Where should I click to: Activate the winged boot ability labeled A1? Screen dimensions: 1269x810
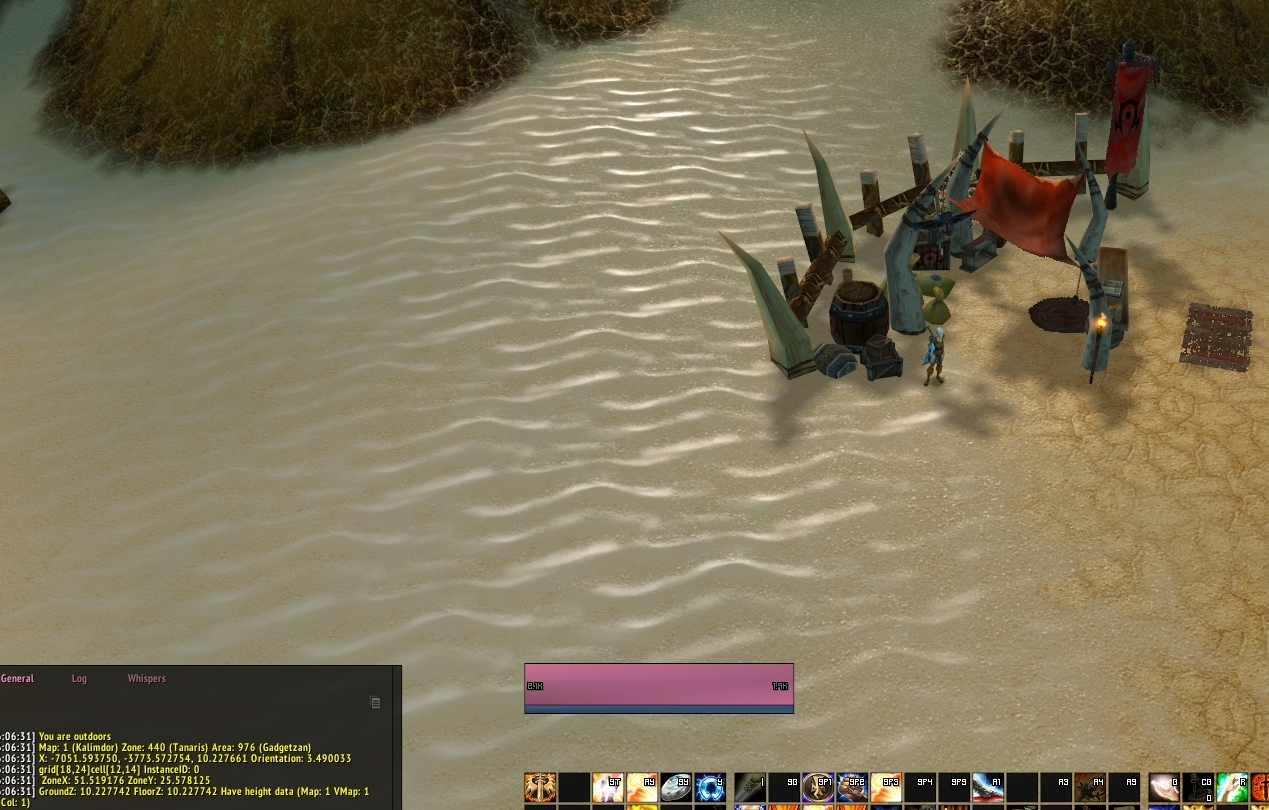click(x=988, y=787)
